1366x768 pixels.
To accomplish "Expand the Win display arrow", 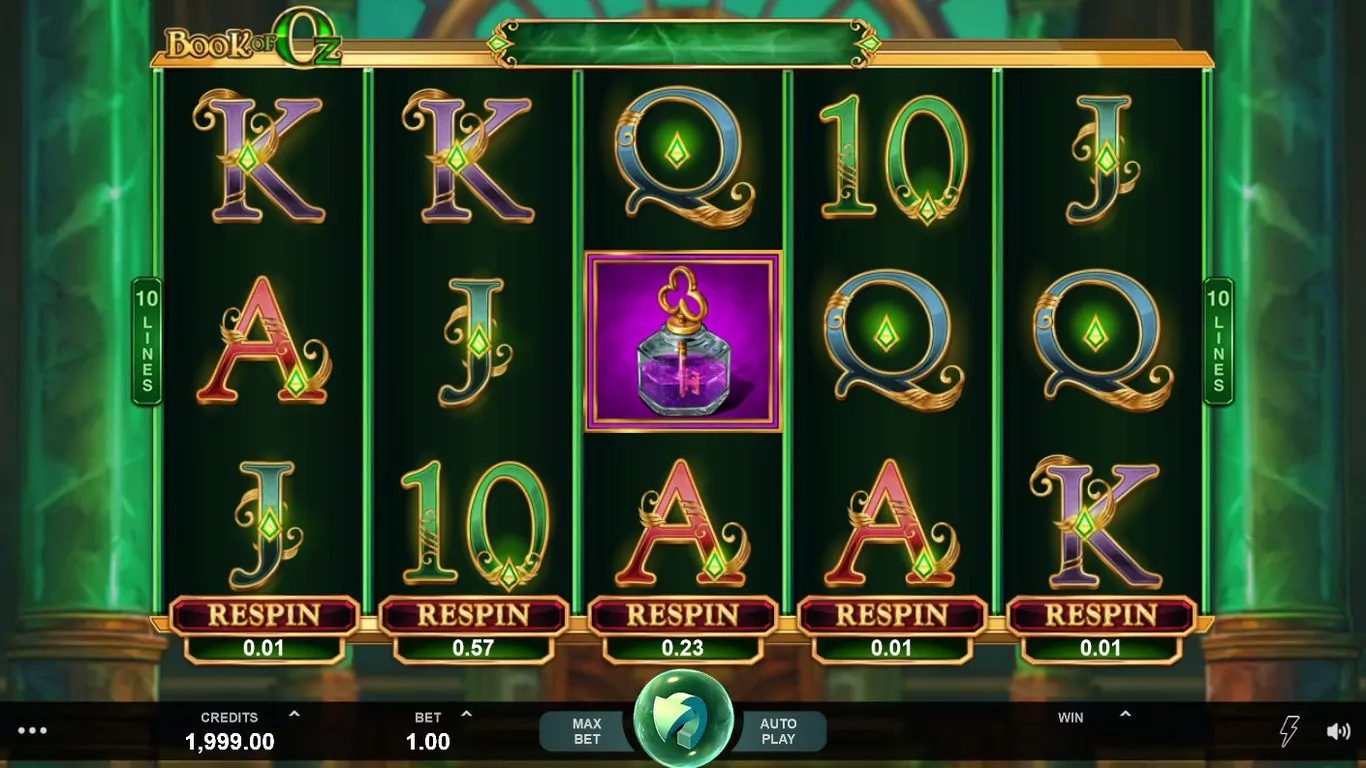I will pyautogui.click(x=1125, y=715).
